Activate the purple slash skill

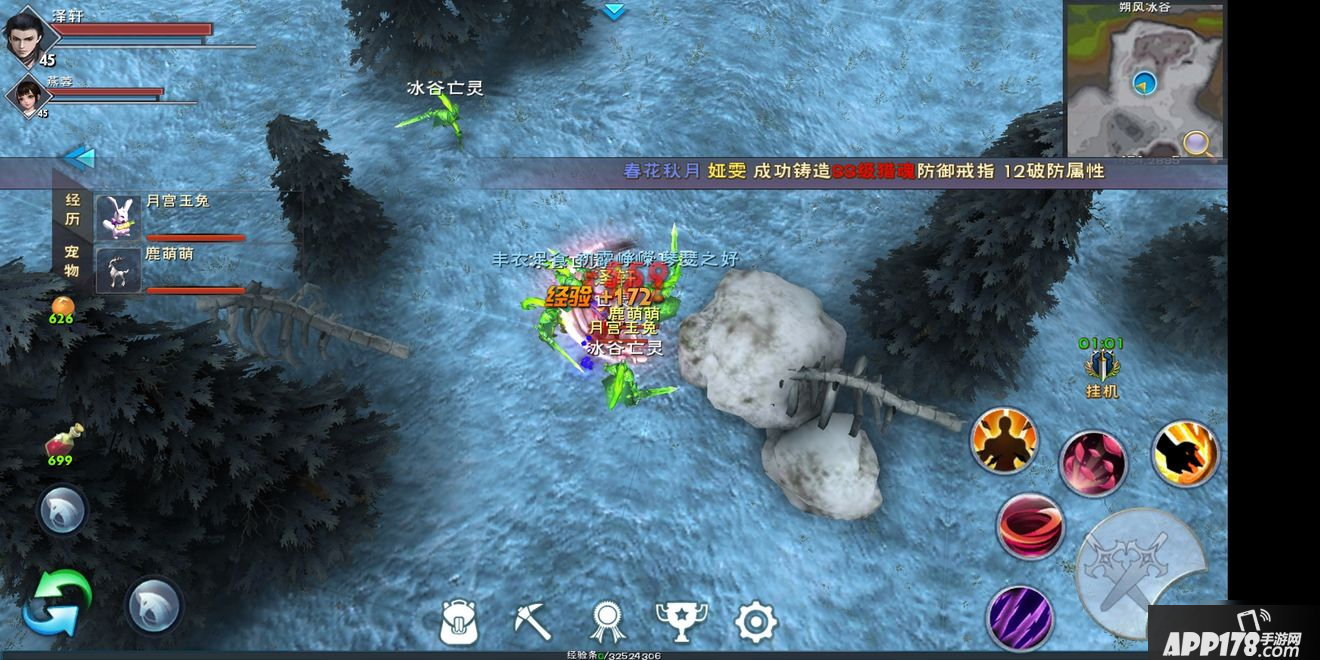click(x=1020, y=615)
